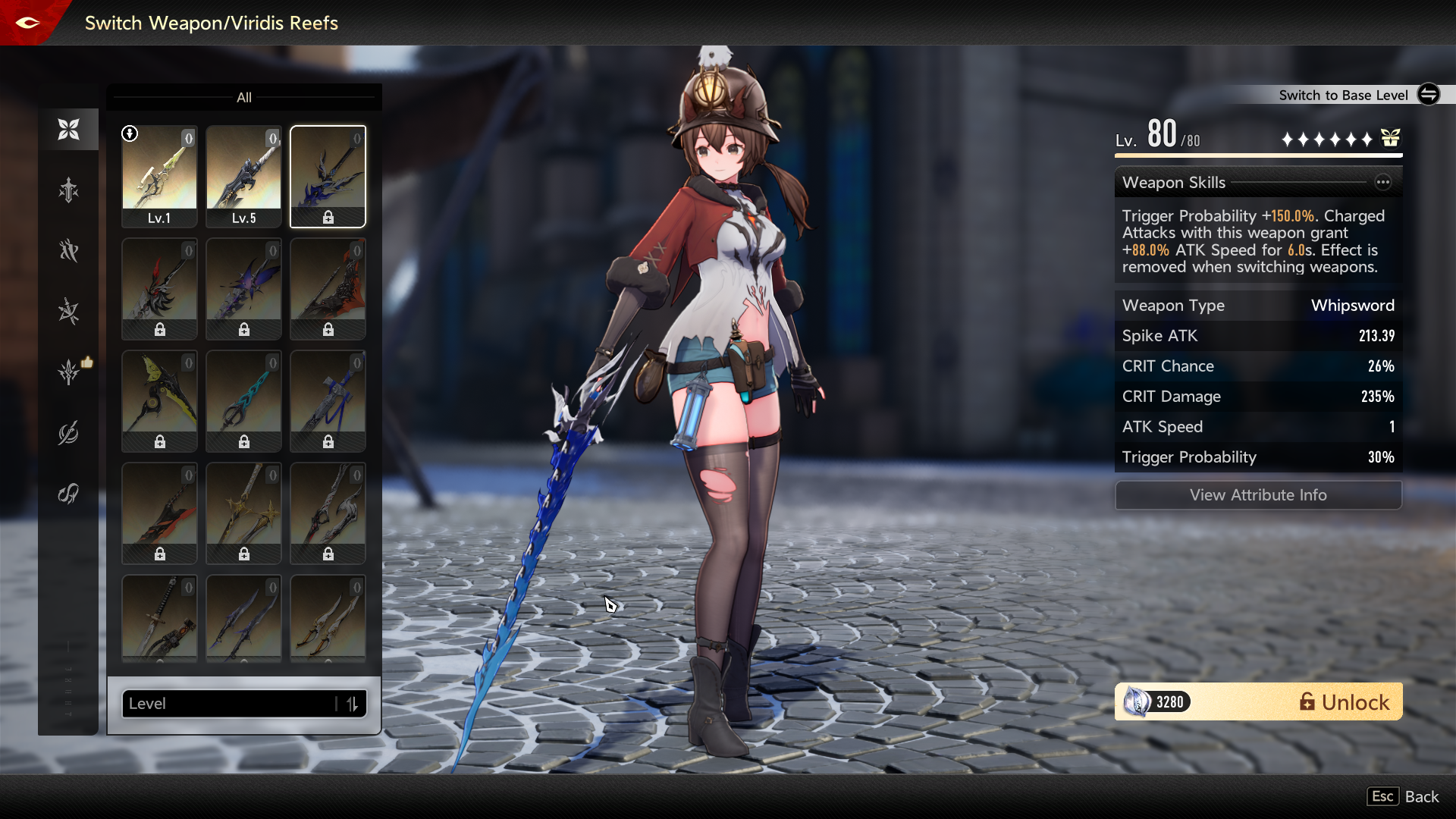The width and height of the screenshot is (1456, 819).
Task: Switch to Base Level view
Action: tap(1428, 95)
